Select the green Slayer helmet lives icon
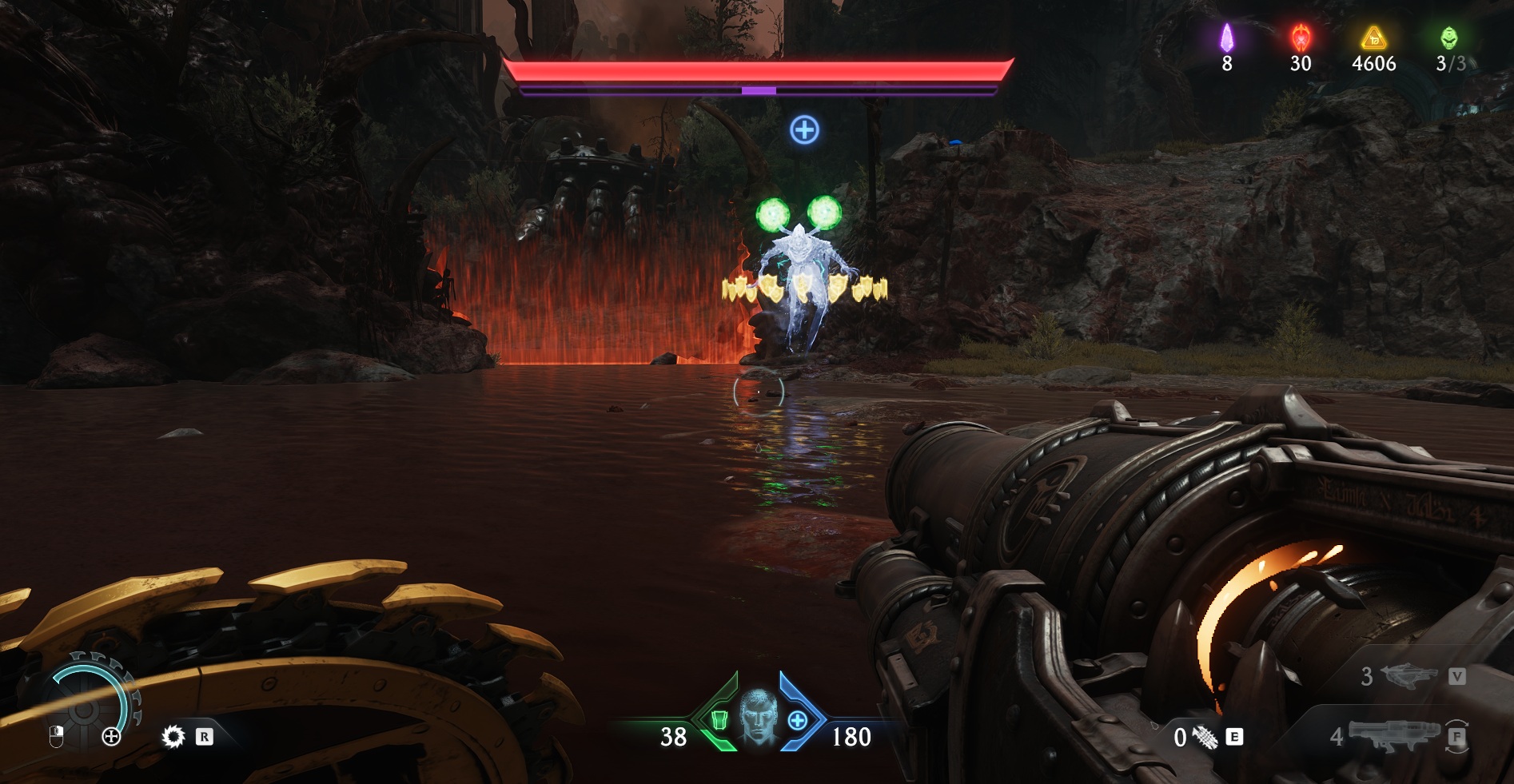This screenshot has height=784, width=1514. pos(1448,38)
